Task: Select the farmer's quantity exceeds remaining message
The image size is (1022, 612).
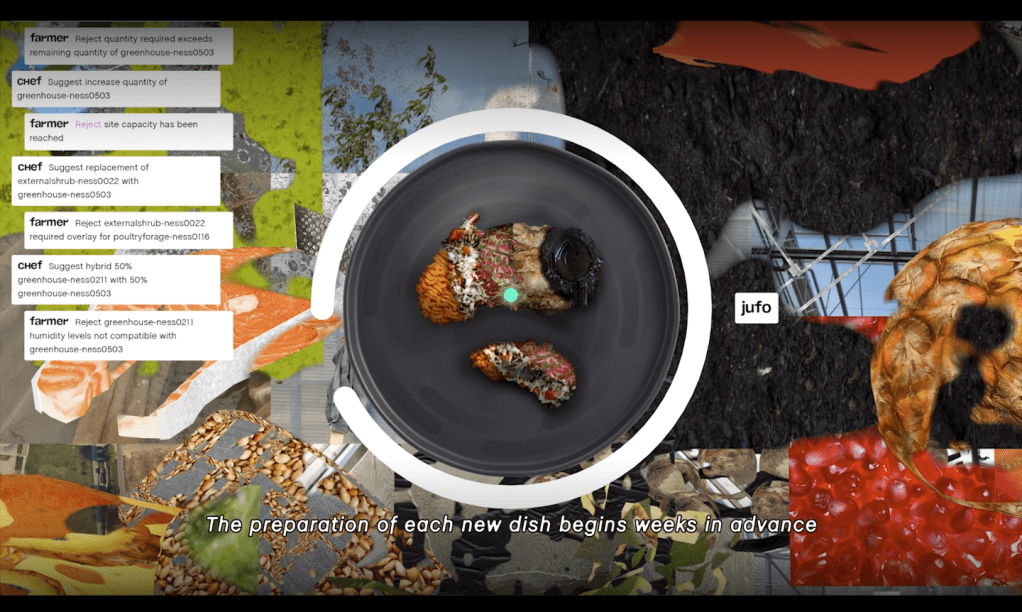Action: pyautogui.click(x=128, y=45)
